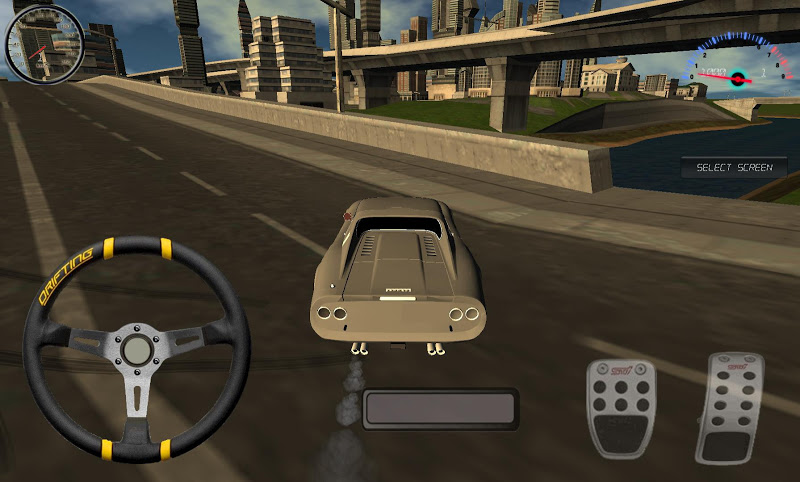The width and height of the screenshot is (800, 482).
Task: Tap the Drifting steering wheel
Action: click(x=136, y=349)
